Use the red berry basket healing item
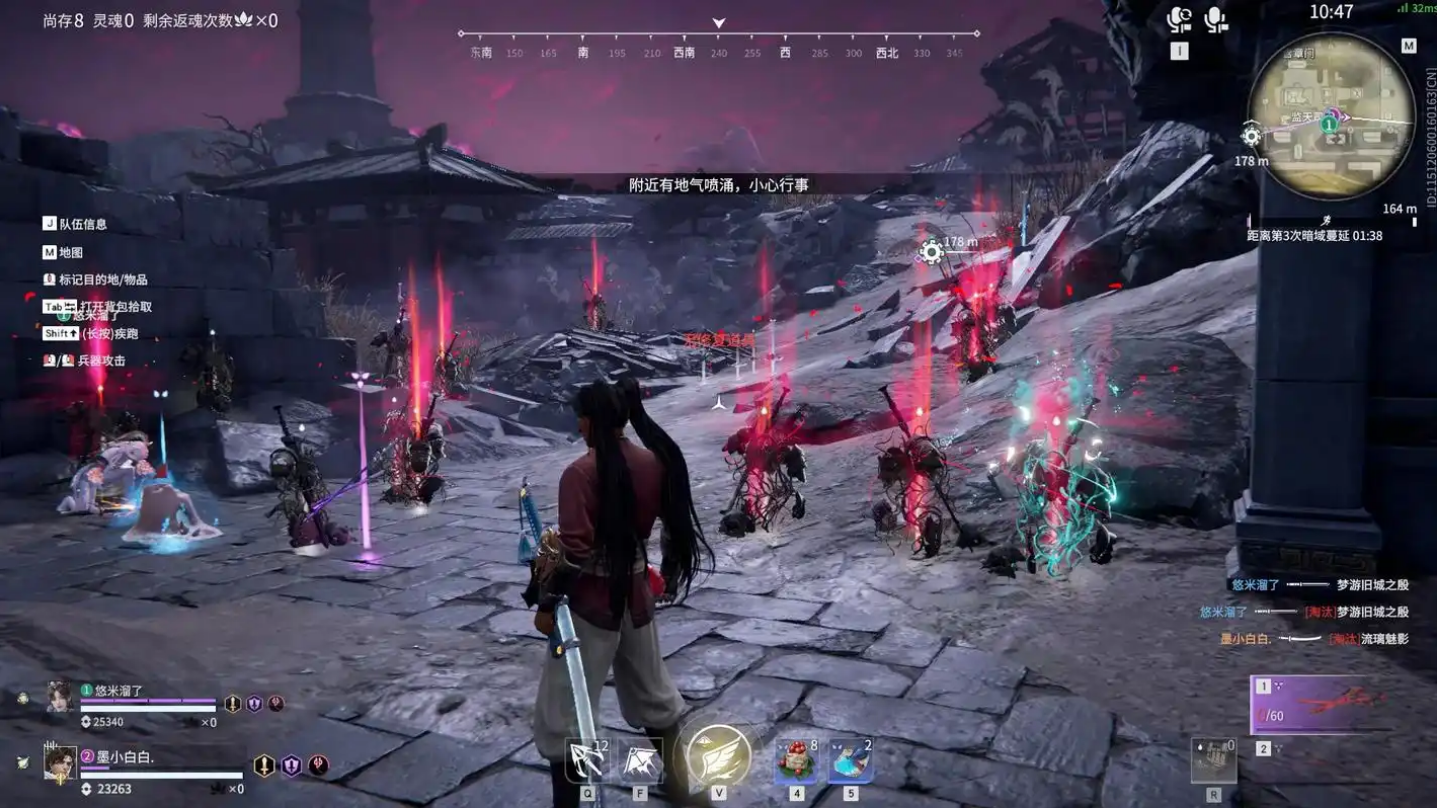Image resolution: width=1437 pixels, height=808 pixels. click(797, 760)
